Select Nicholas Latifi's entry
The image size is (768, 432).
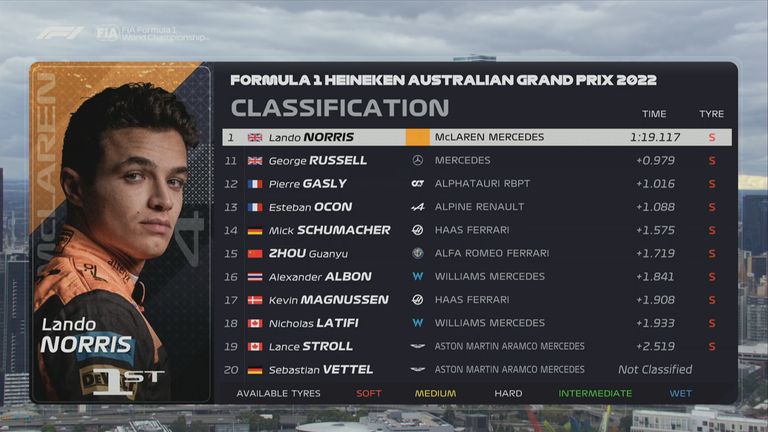tap(476, 323)
